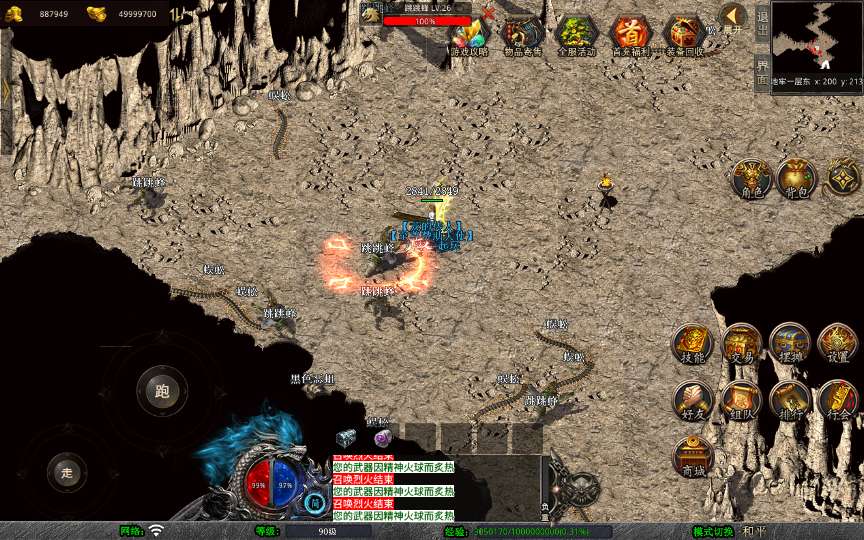Screen dimensions: 864x540
Task: Click the 退出 exit button
Action: click(762, 24)
